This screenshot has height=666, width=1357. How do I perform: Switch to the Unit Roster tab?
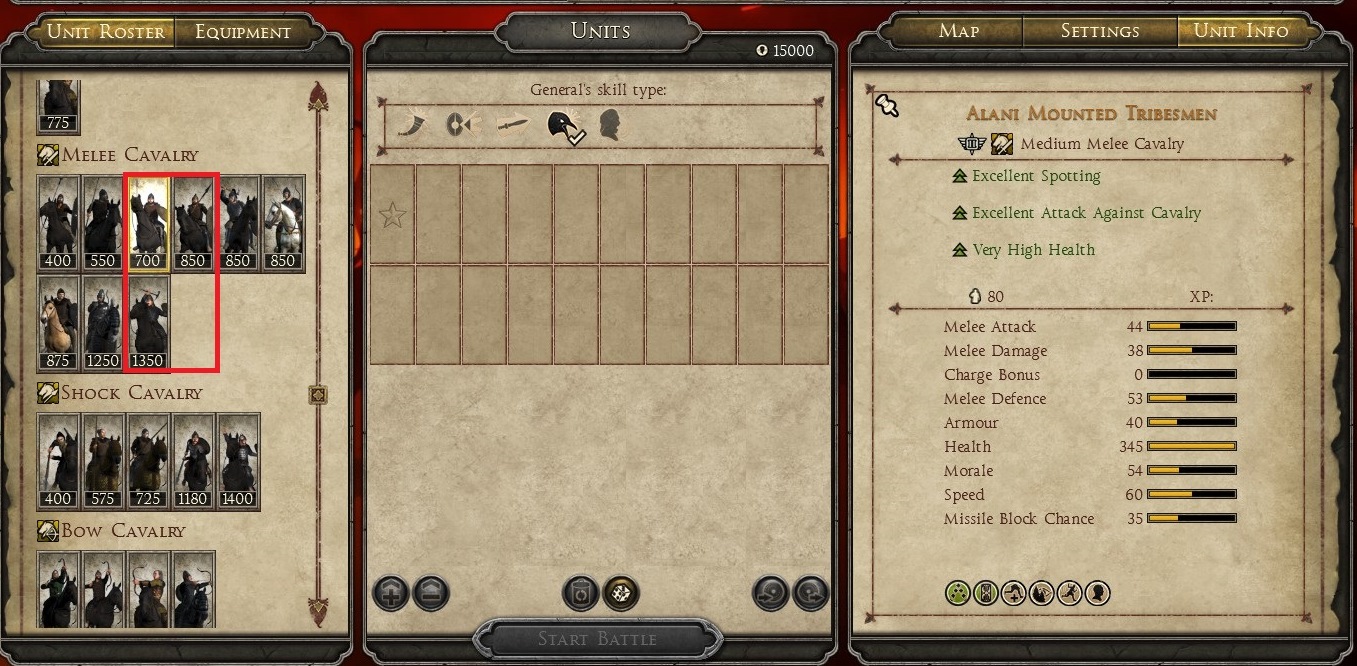[x=106, y=32]
